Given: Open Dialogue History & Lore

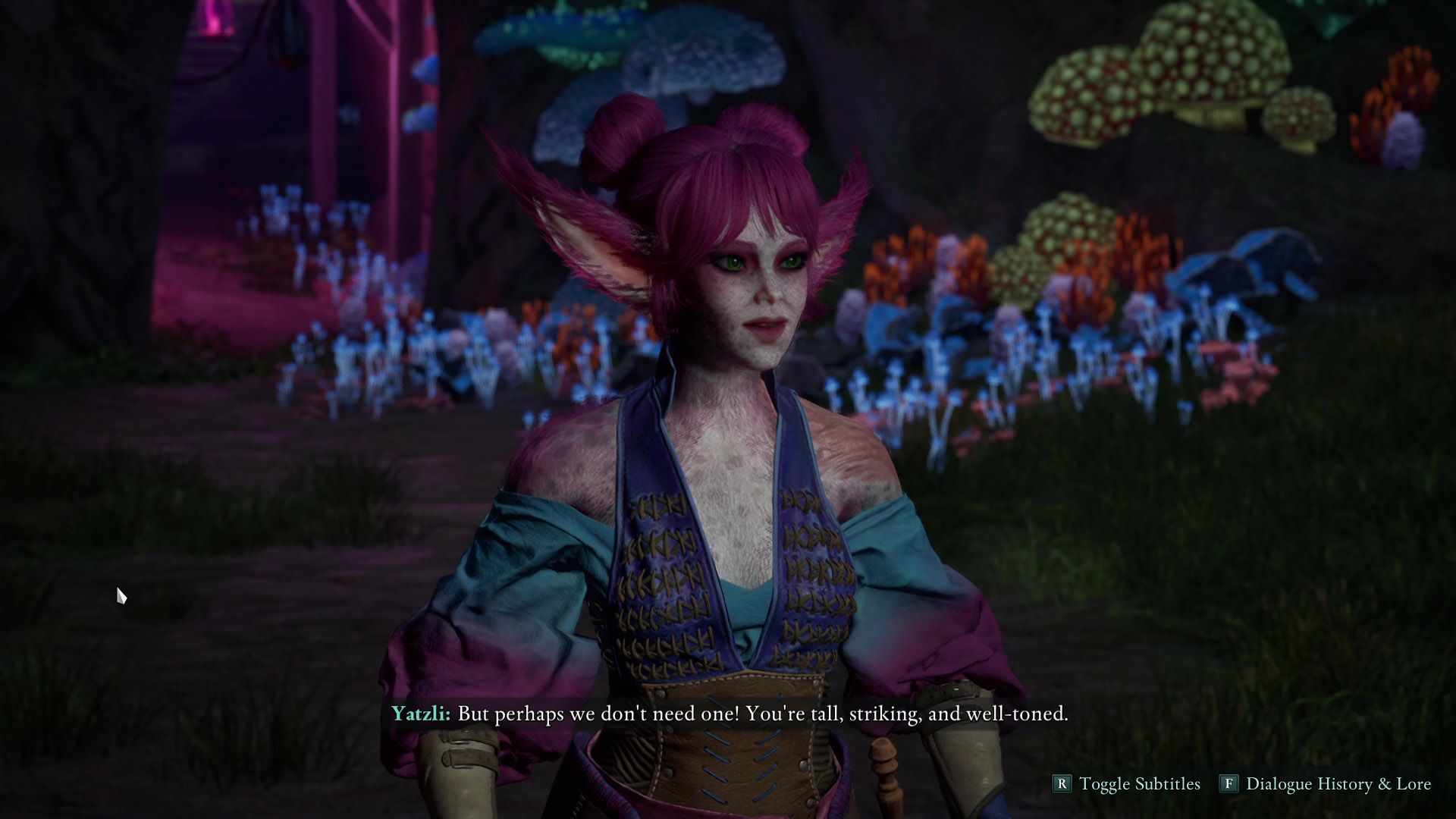Looking at the screenshot, I should coord(1326,783).
